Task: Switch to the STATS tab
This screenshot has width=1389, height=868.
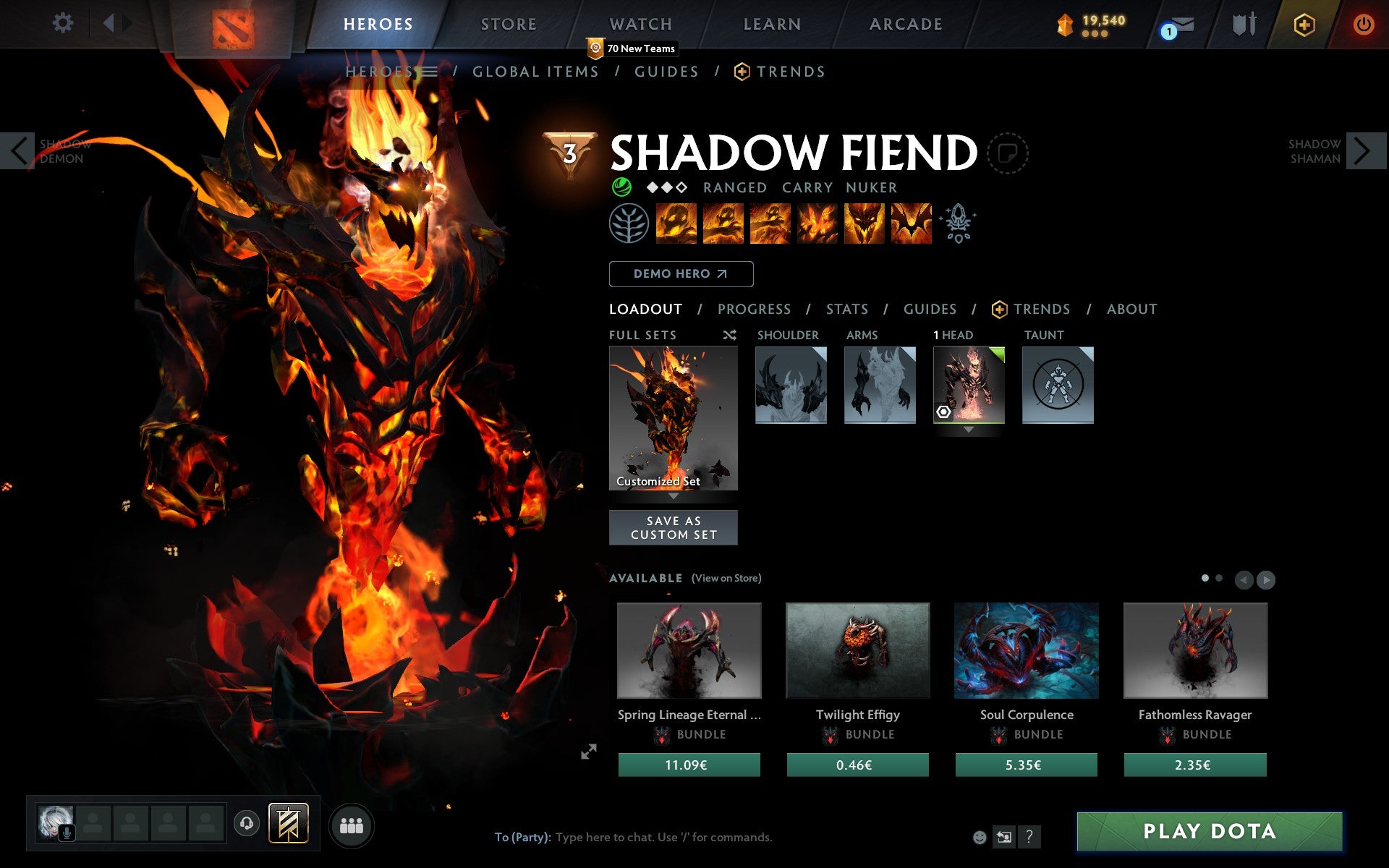Action: click(x=846, y=309)
